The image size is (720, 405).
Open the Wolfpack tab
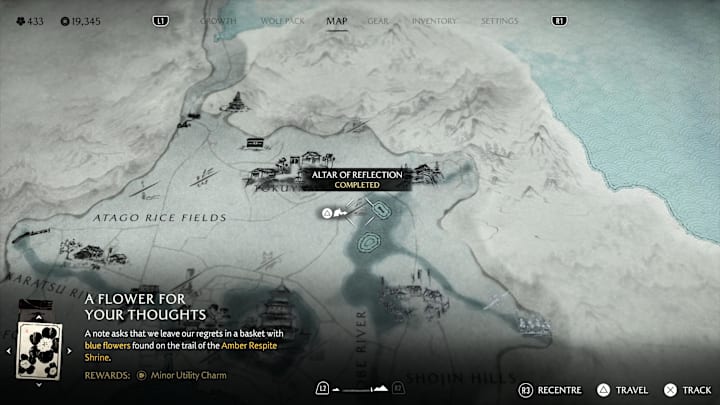[277, 20]
